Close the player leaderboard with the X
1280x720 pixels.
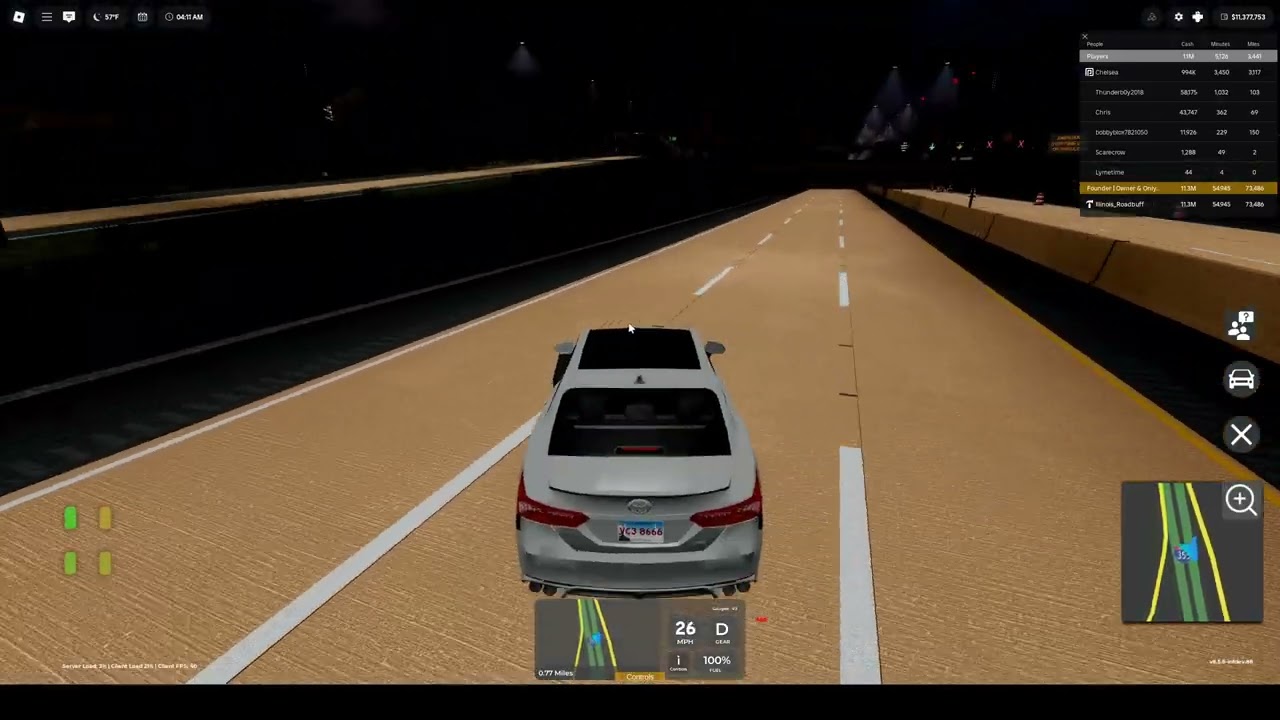pos(1084,37)
